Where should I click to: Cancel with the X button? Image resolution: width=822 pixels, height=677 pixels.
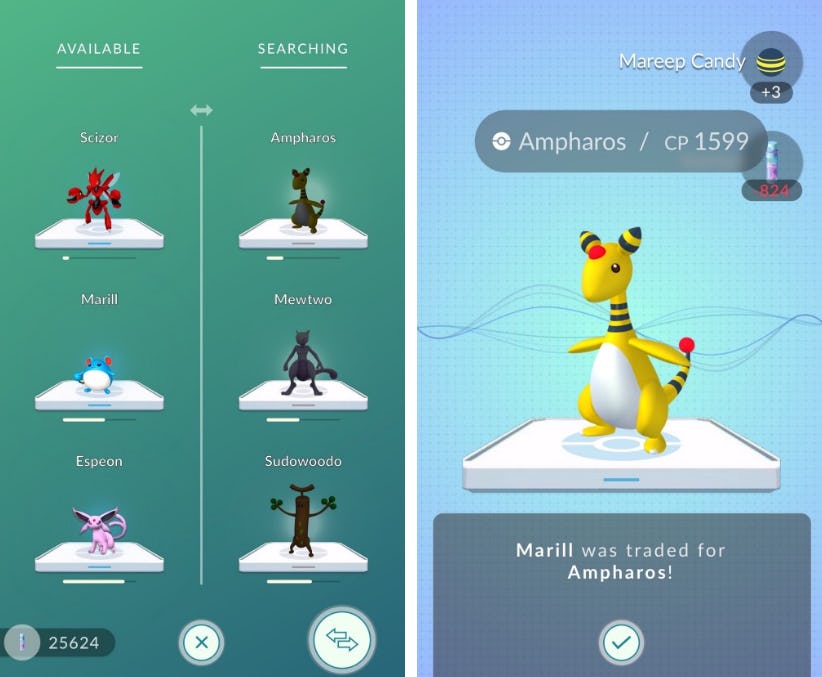tap(201, 642)
